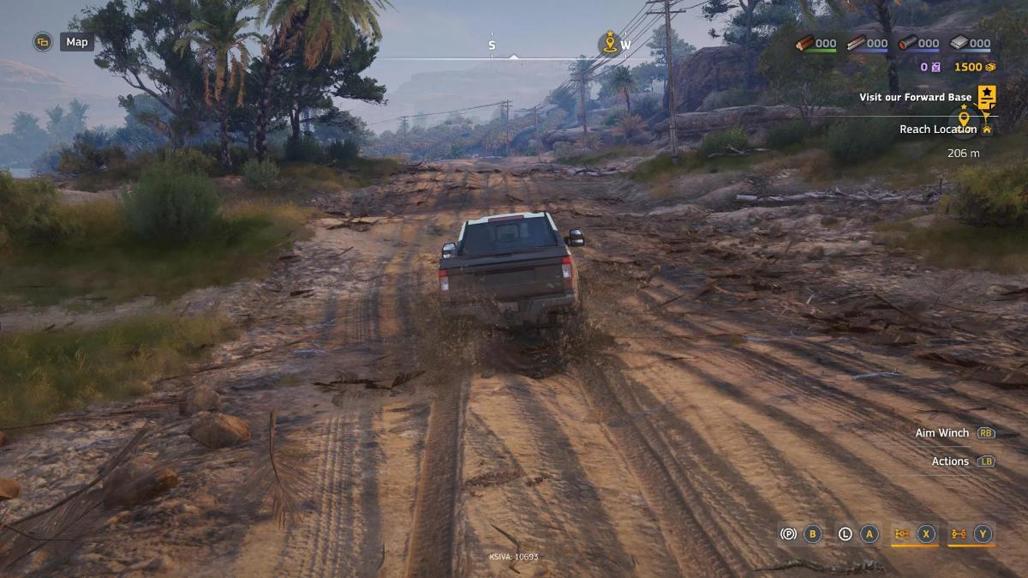The height and width of the screenshot is (578, 1028).
Task: Click the Reach Location waypoint pin icon
Action: (964, 120)
